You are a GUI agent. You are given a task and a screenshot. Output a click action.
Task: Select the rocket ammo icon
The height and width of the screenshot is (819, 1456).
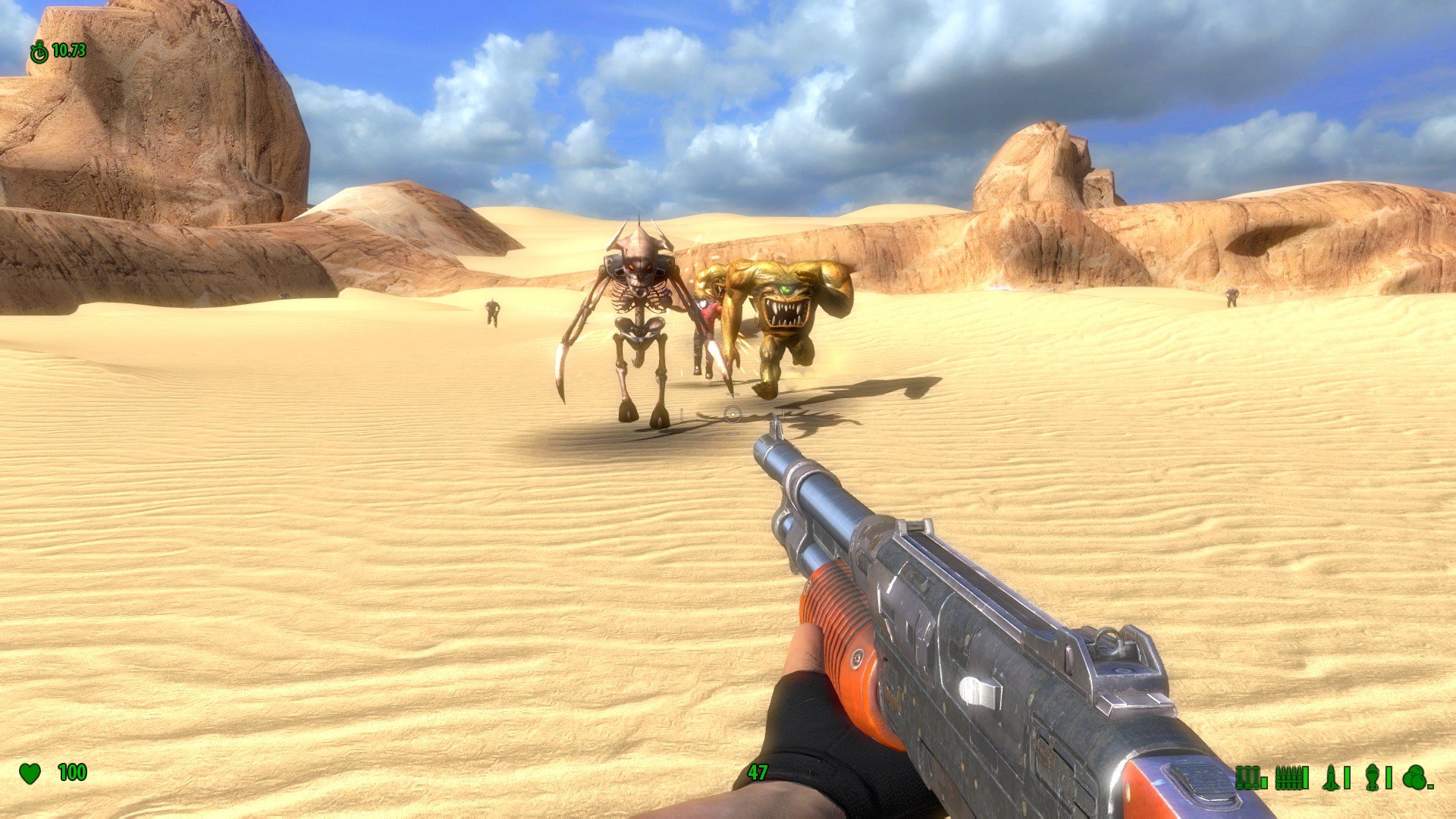1330,777
